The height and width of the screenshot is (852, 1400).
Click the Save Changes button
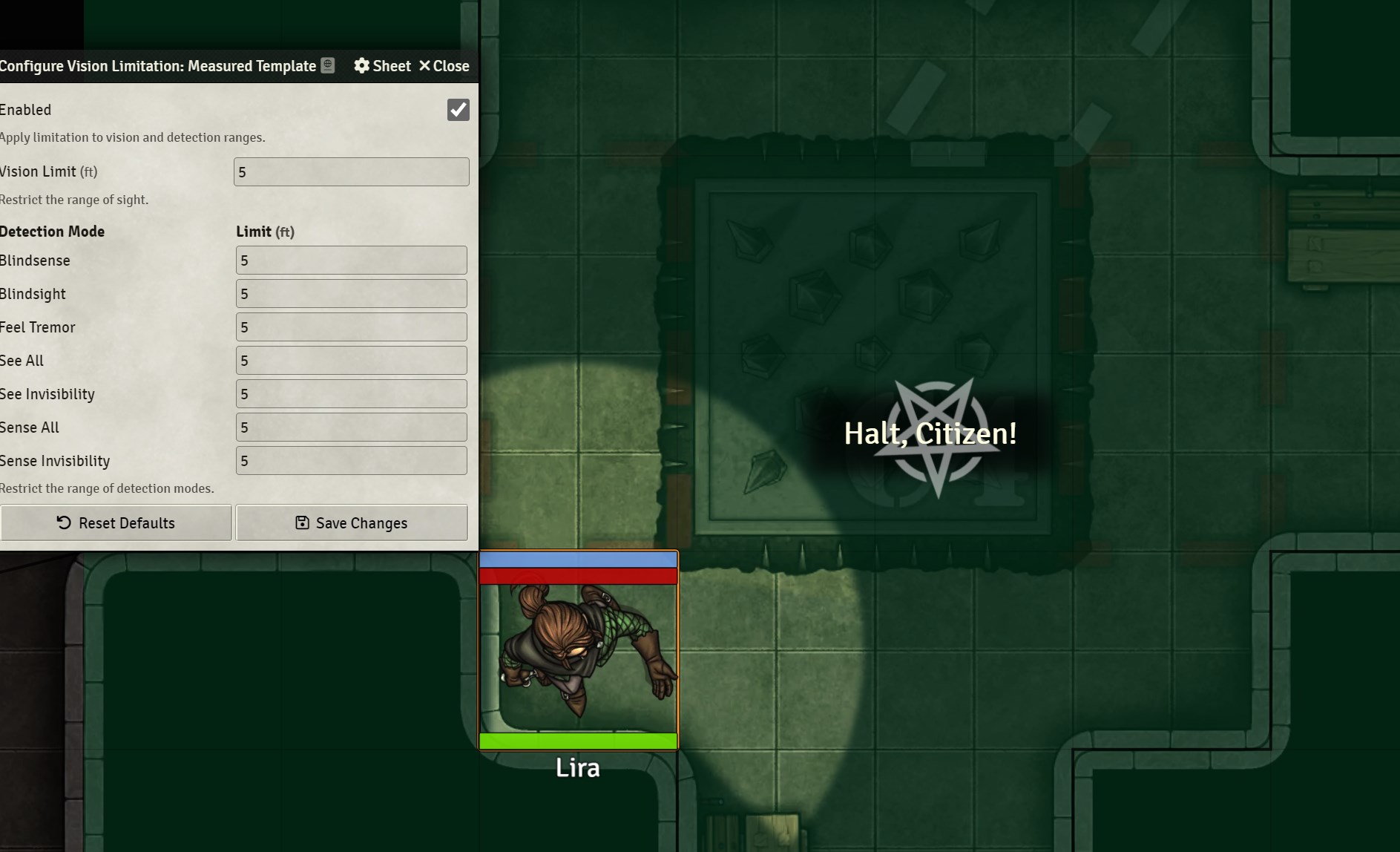[352, 522]
